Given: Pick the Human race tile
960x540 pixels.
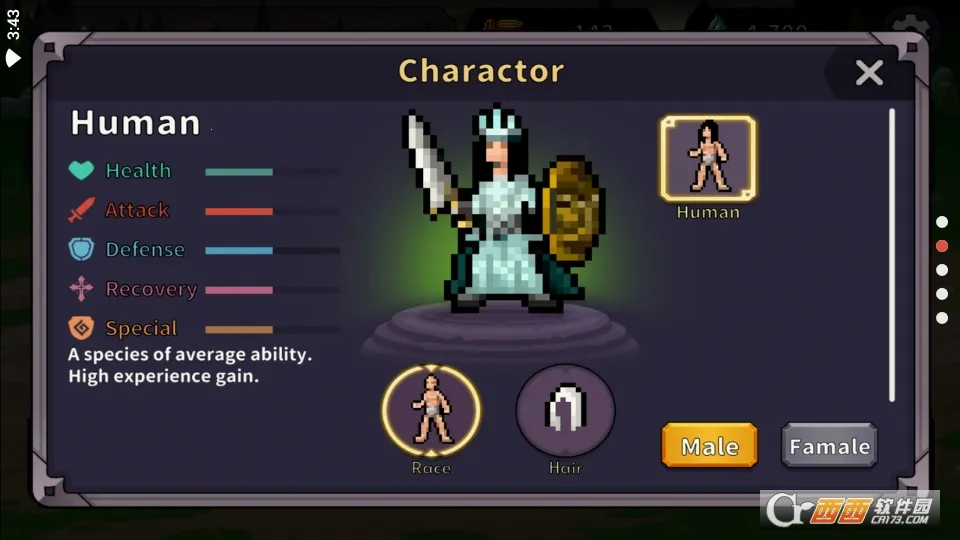Looking at the screenshot, I should click(x=708, y=159).
